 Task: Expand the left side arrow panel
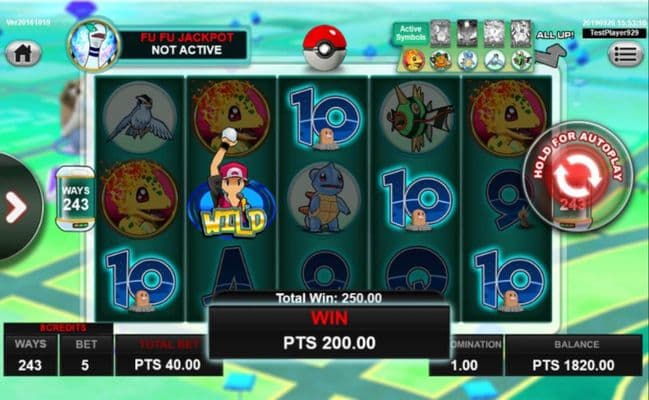pyautogui.click(x=16, y=206)
